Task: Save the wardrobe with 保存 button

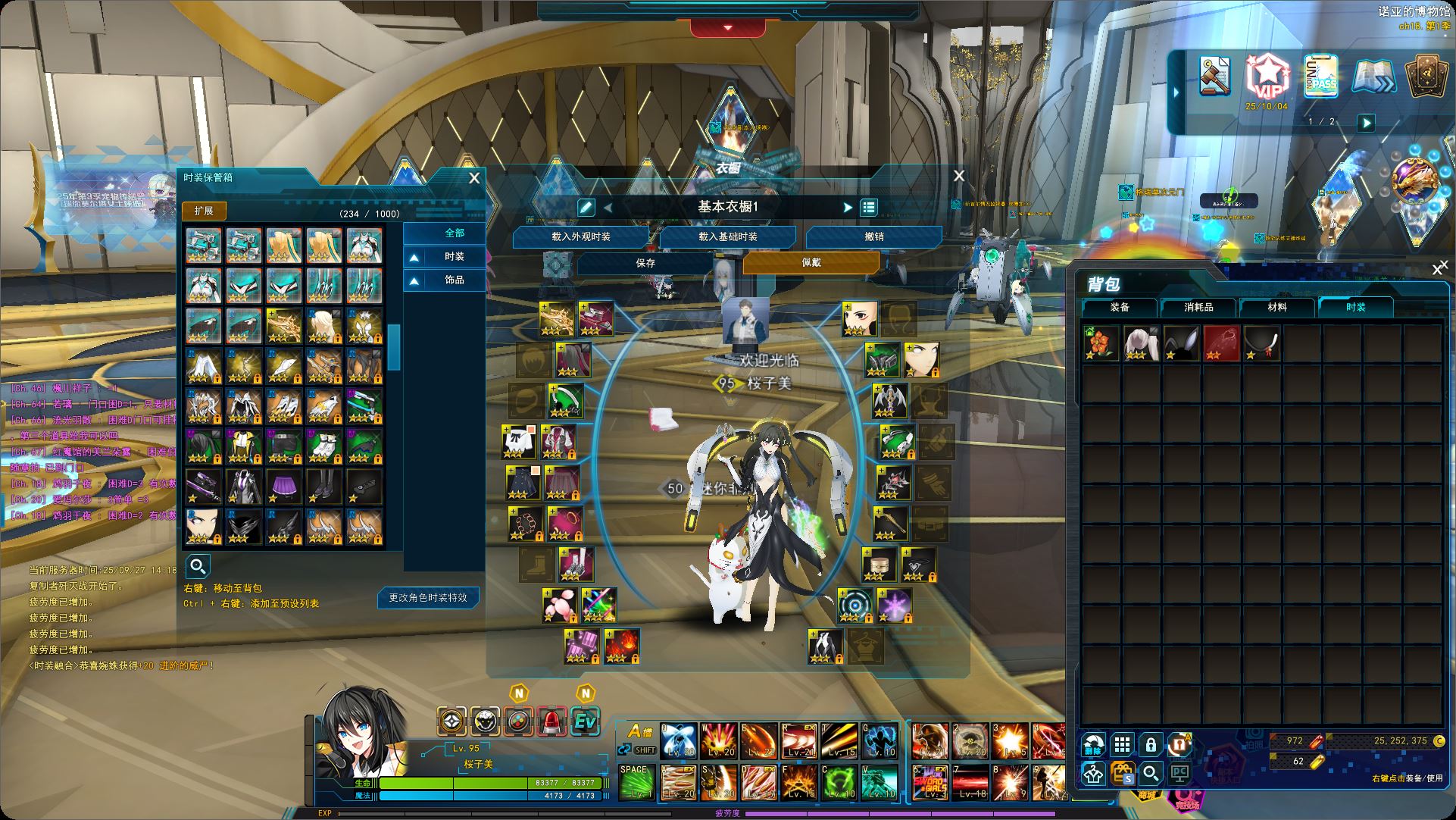Action: click(x=645, y=263)
